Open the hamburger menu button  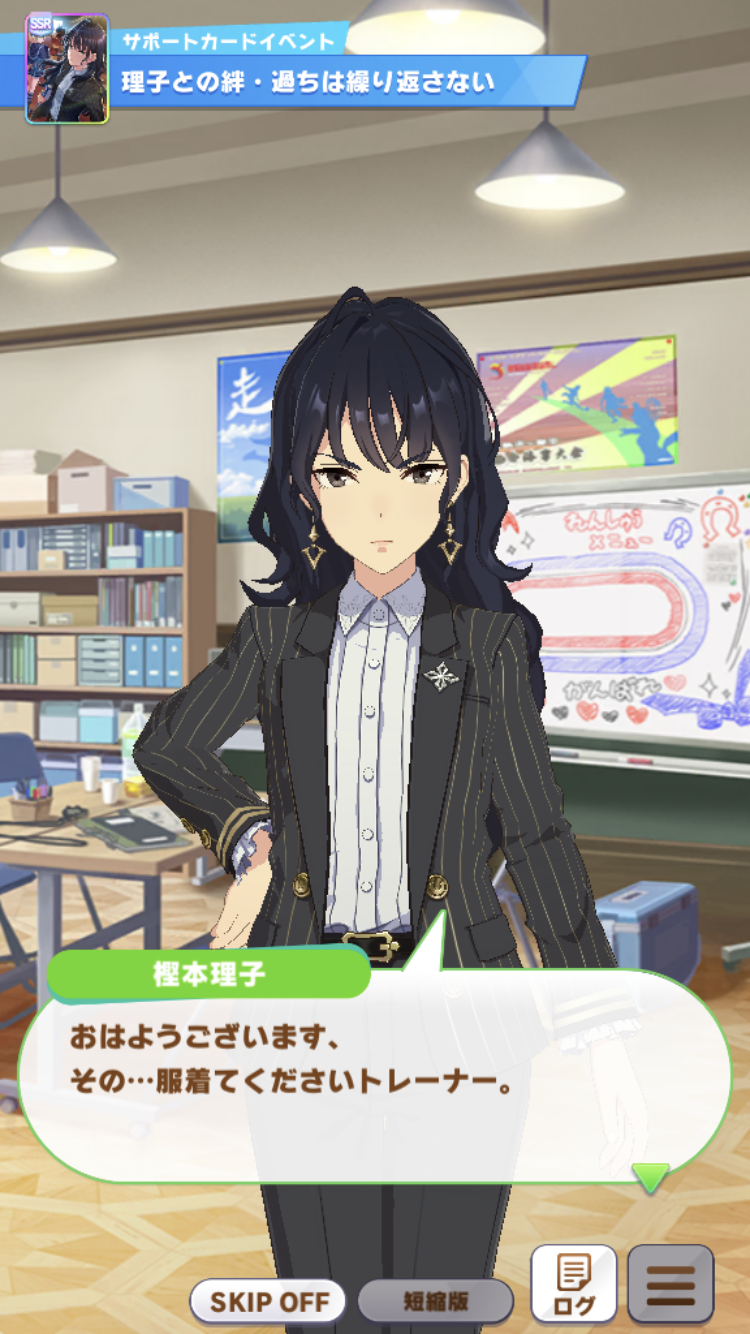[x=670, y=1284]
